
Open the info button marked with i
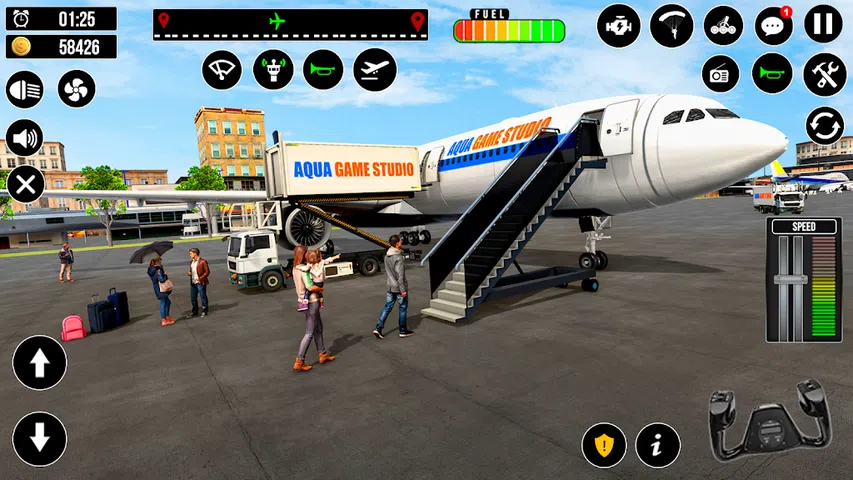pyautogui.click(x=657, y=445)
